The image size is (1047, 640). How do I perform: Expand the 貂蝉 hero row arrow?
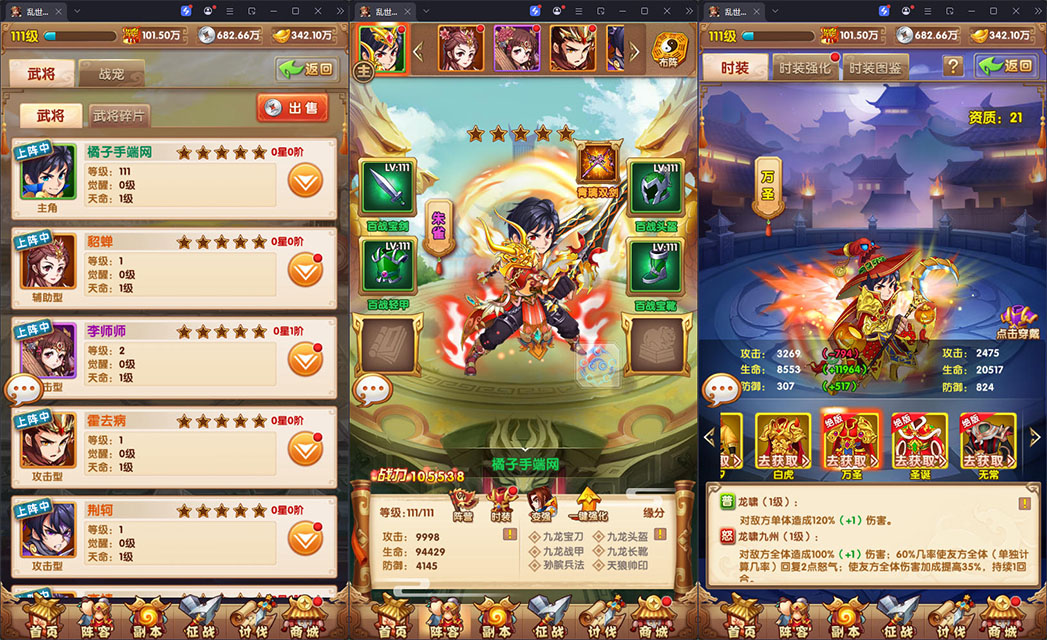[x=305, y=268]
